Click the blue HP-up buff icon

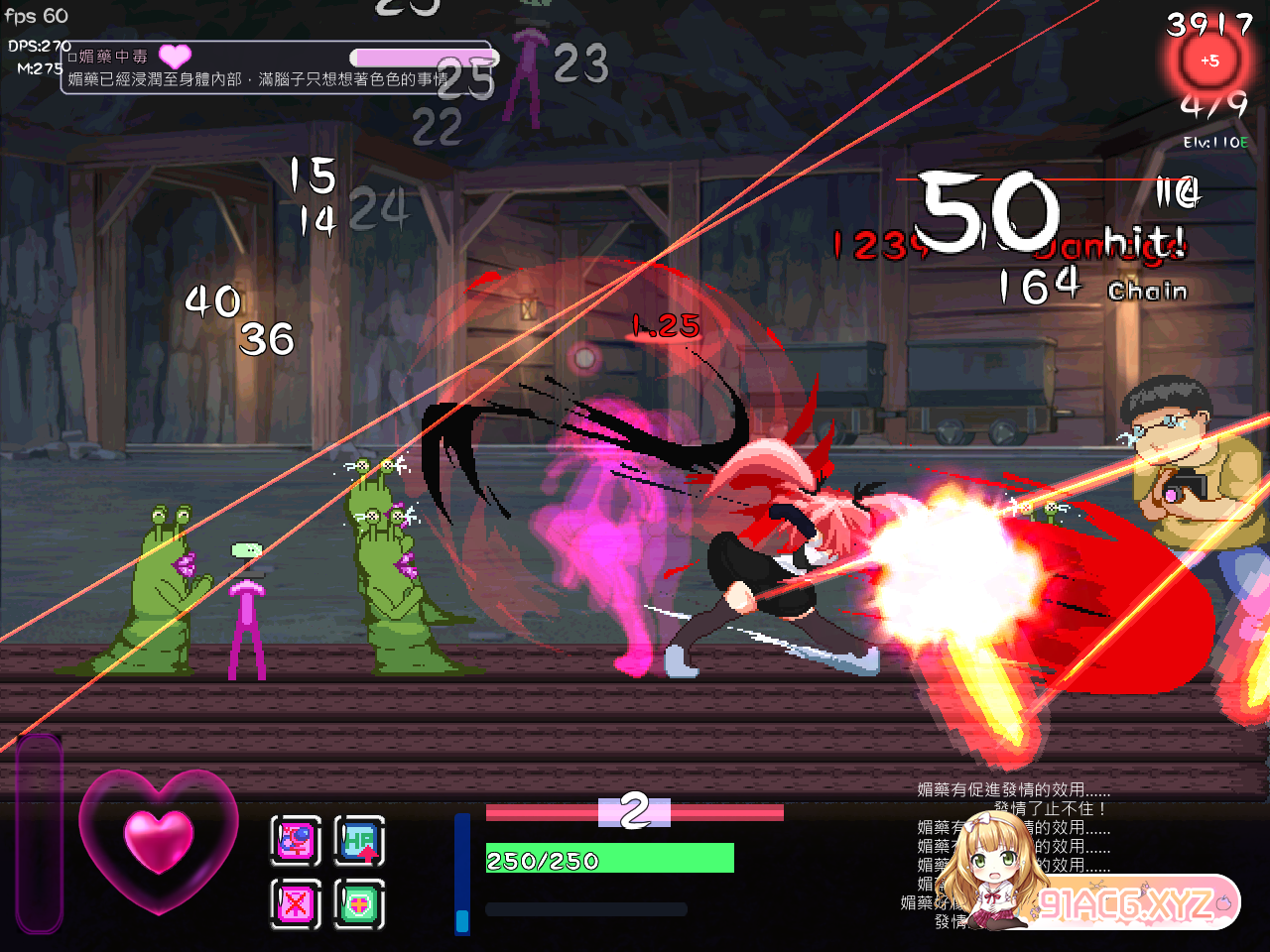click(x=359, y=841)
